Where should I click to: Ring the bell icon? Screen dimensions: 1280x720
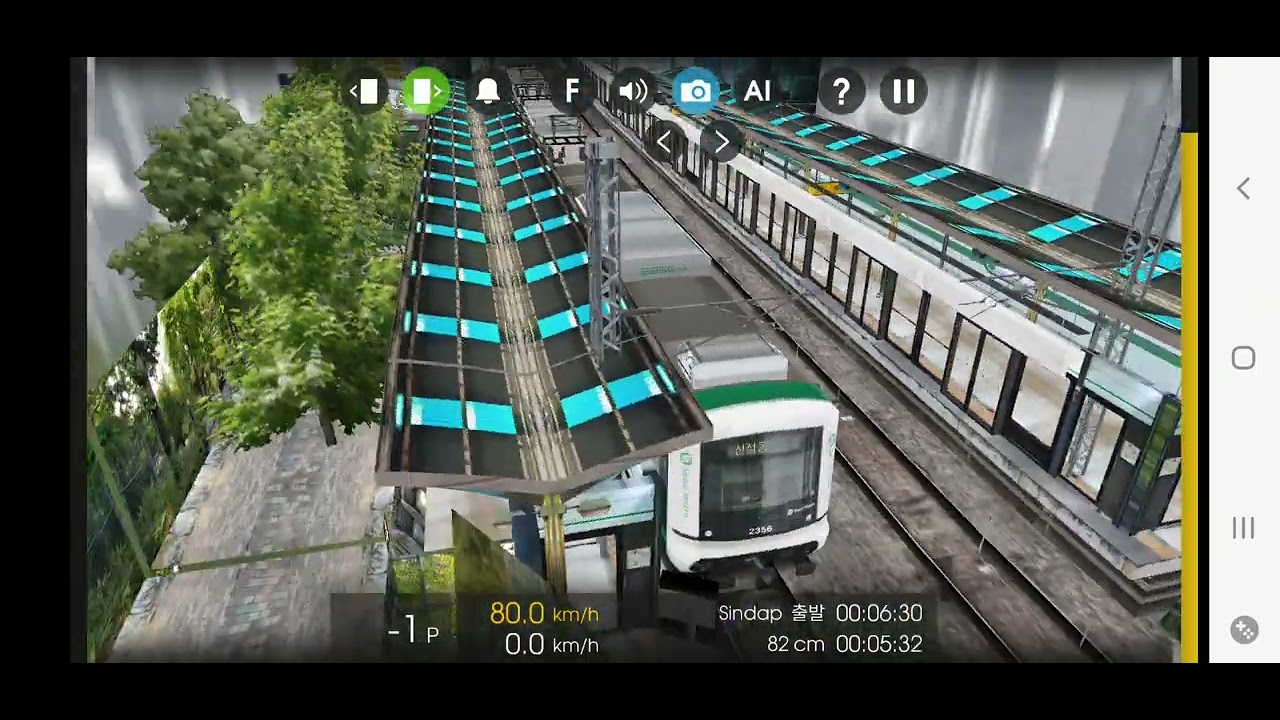[x=488, y=92]
